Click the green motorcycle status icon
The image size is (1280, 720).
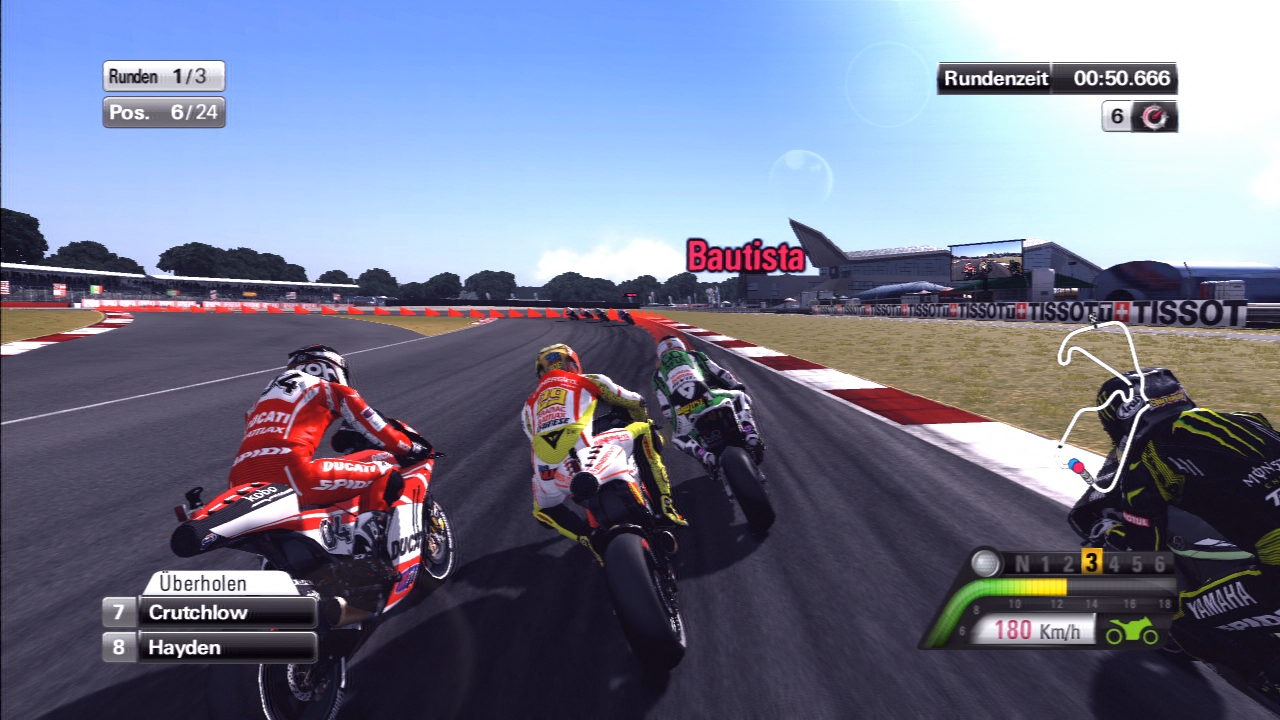[x=1132, y=632]
